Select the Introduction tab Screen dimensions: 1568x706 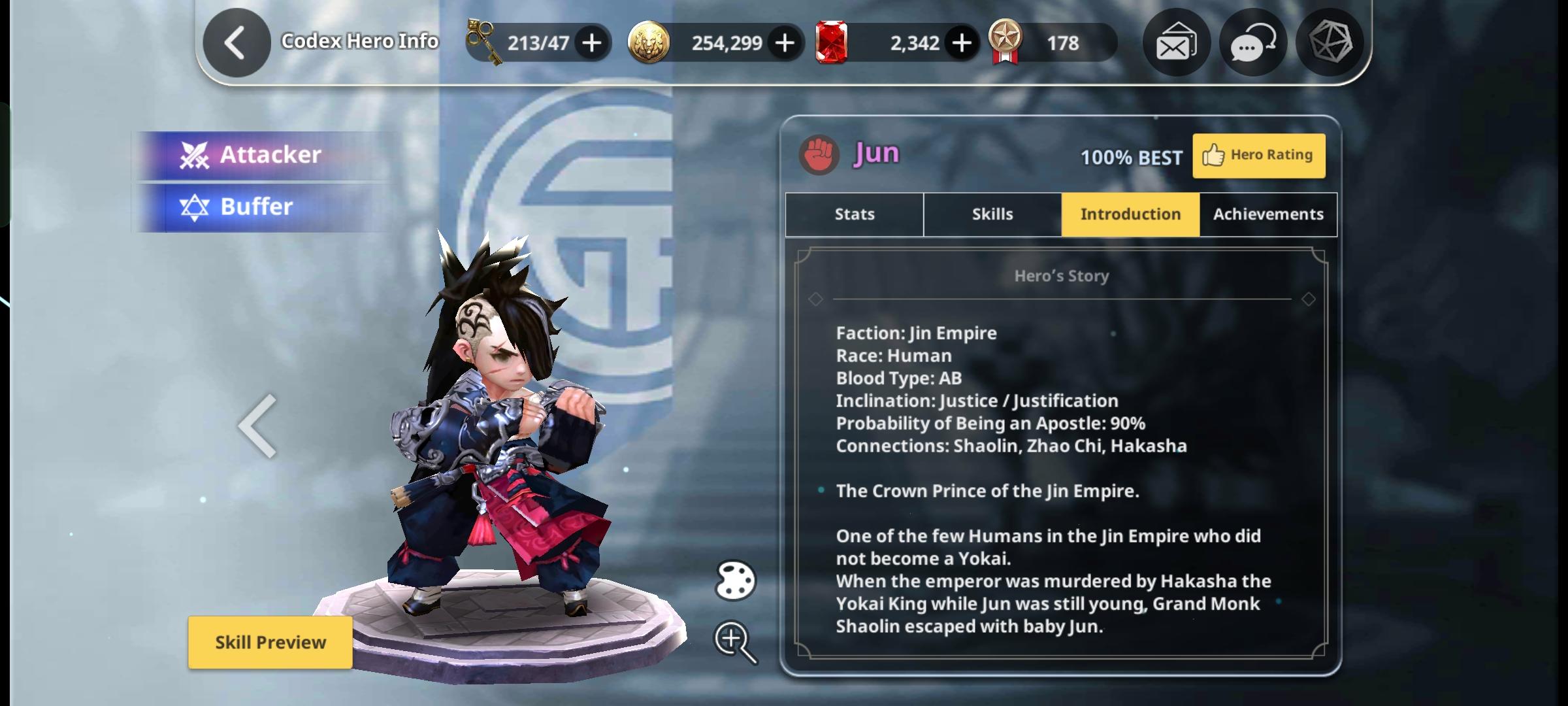1130,214
